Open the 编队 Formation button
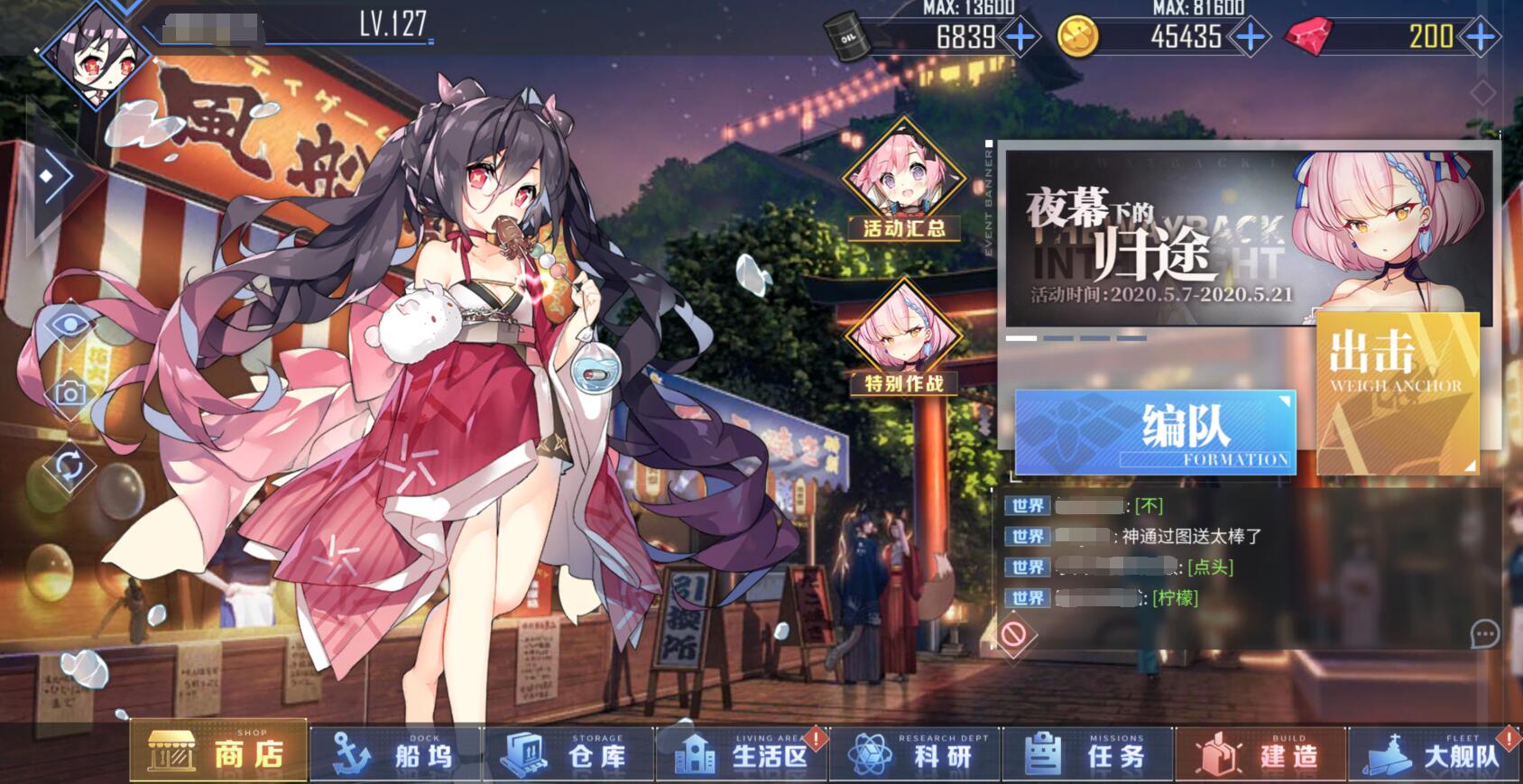This screenshot has width=1523, height=784. click(x=1155, y=433)
